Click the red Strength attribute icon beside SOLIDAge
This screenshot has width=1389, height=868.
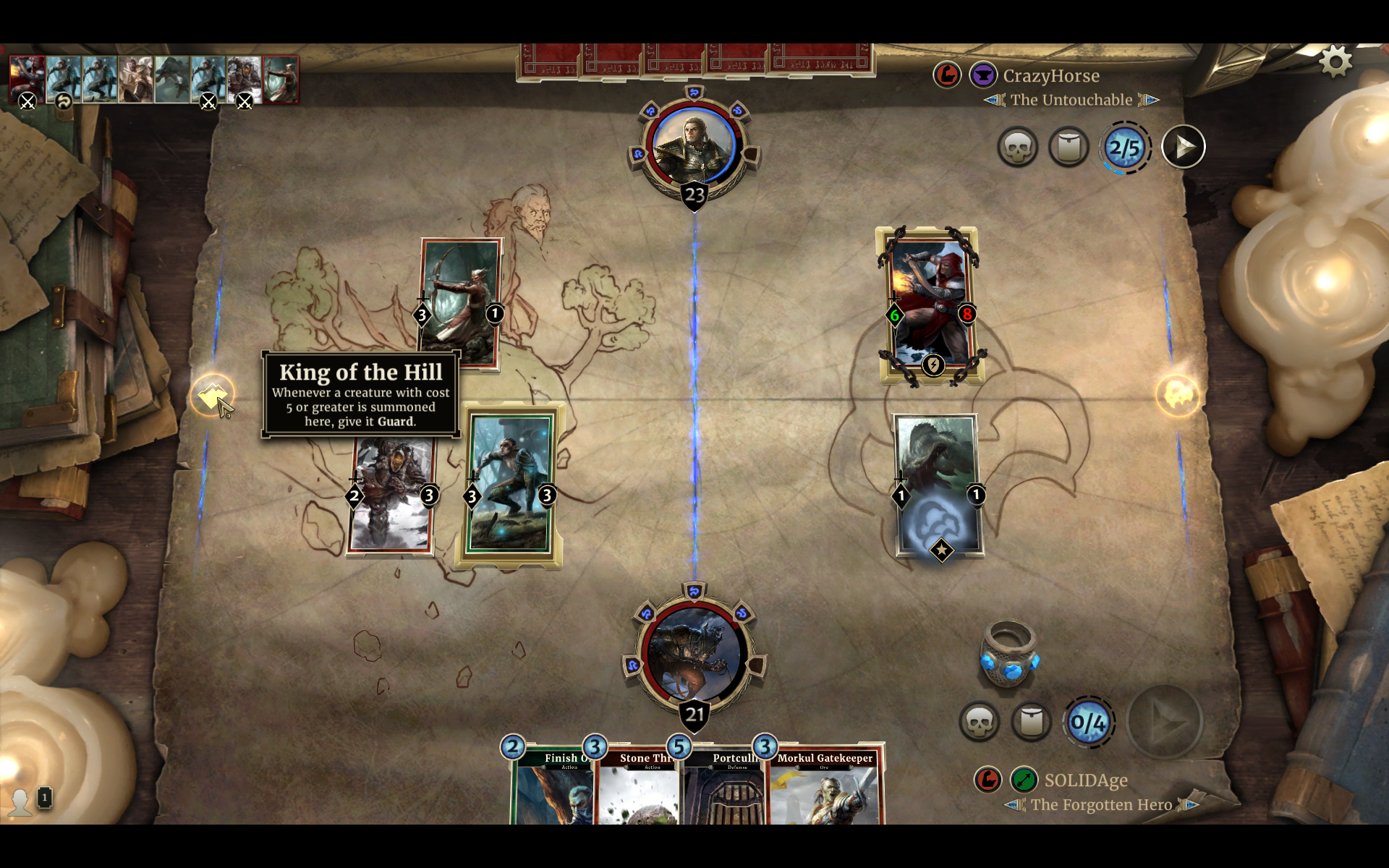pyautogui.click(x=988, y=780)
